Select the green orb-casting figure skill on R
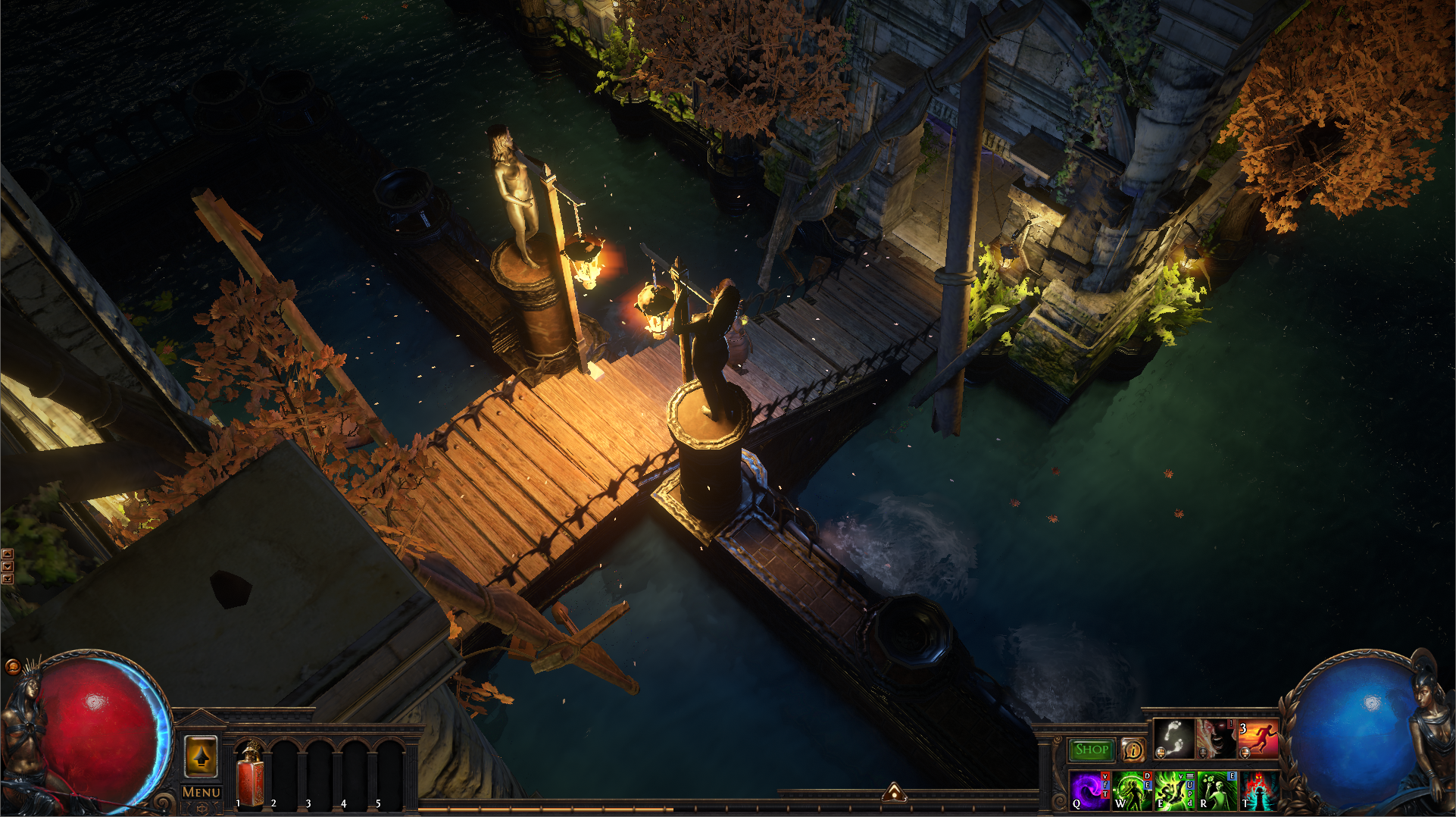Viewport: 1456px width, 817px height. coord(1215,790)
